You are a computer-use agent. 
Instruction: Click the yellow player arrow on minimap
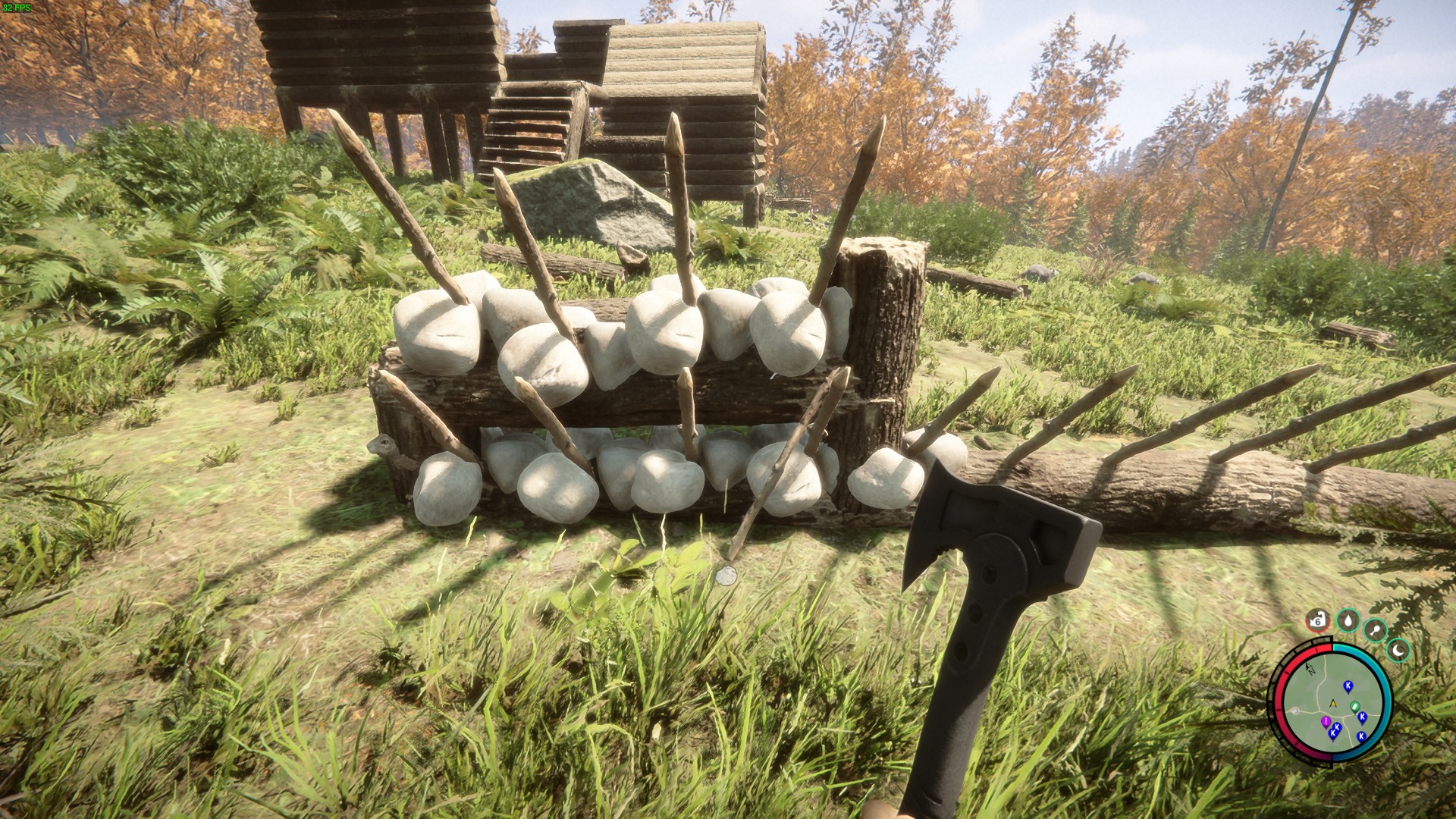(x=1333, y=702)
